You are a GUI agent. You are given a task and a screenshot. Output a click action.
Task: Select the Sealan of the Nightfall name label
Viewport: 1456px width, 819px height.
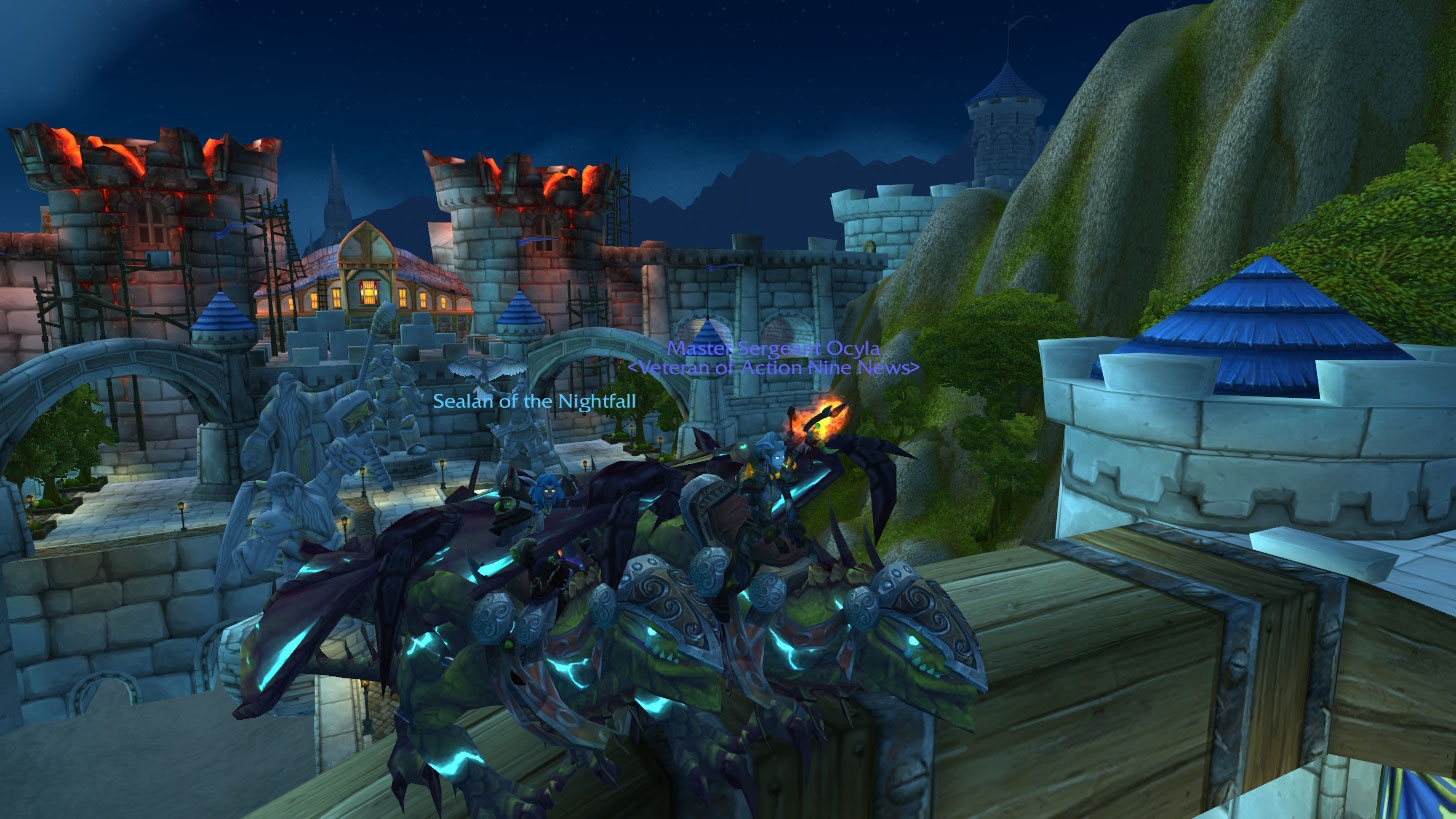(534, 401)
